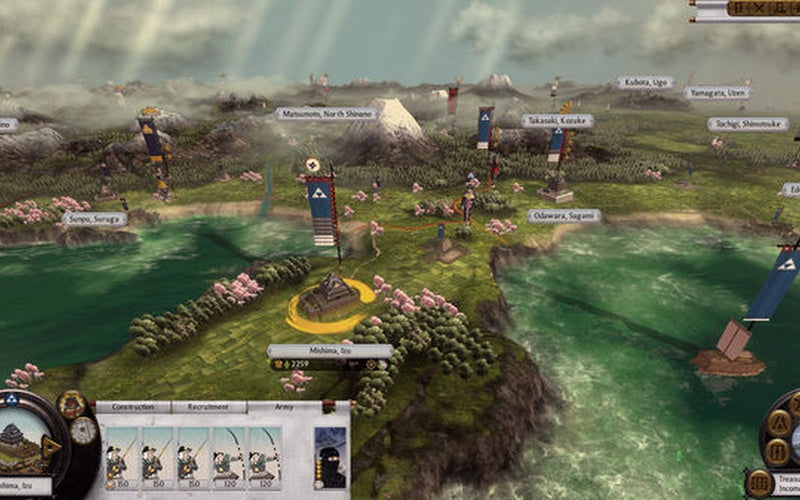Click the grey round button beside the portrait
The height and width of the screenshot is (500, 800).
click(x=84, y=430)
